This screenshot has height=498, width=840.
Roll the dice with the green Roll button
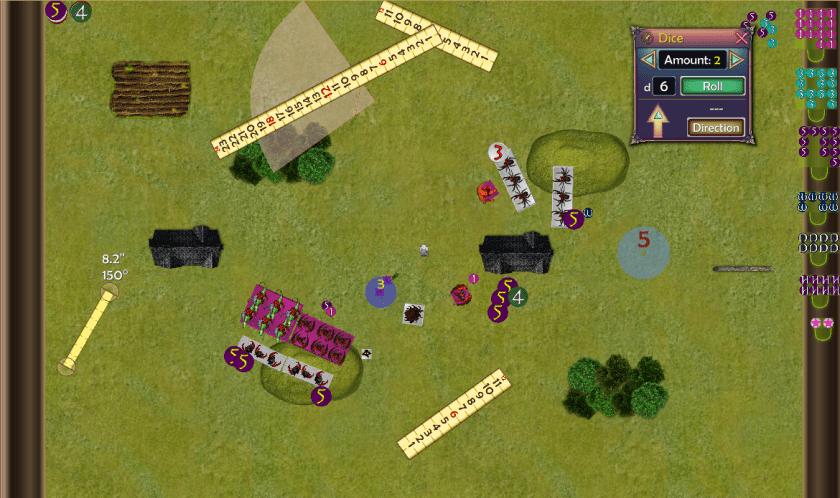tap(713, 87)
